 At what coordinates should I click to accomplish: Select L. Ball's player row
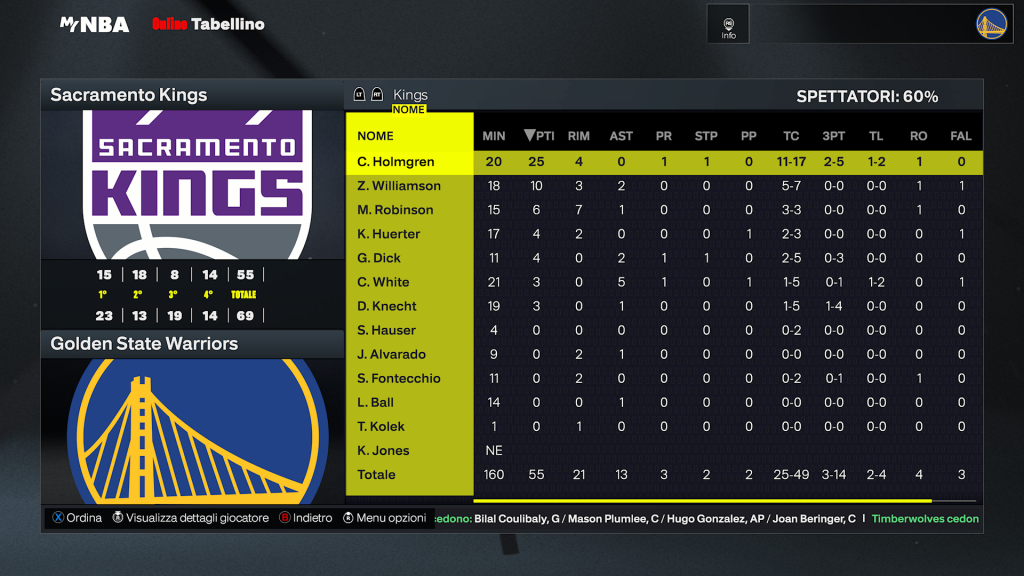[375, 402]
